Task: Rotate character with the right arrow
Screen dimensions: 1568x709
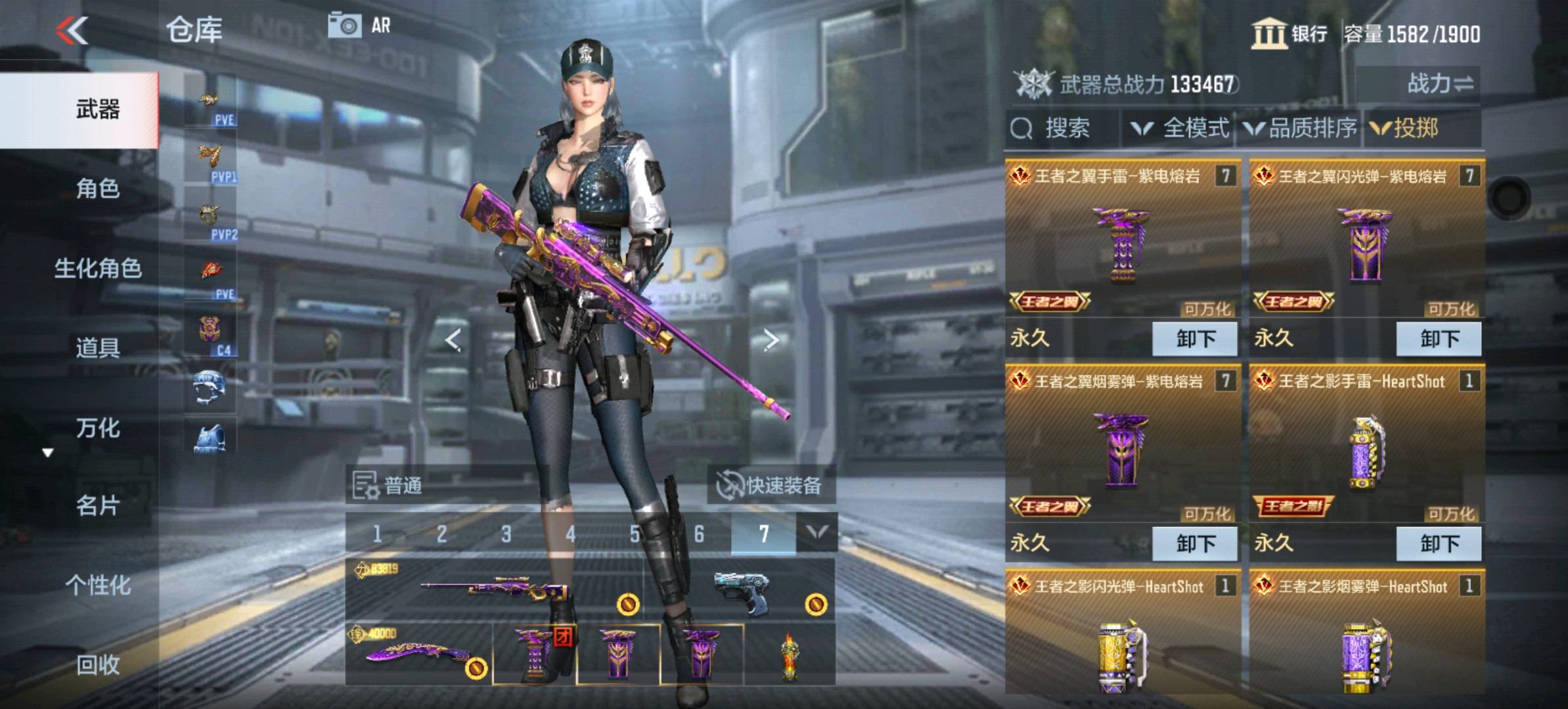Action: pyautogui.click(x=771, y=339)
